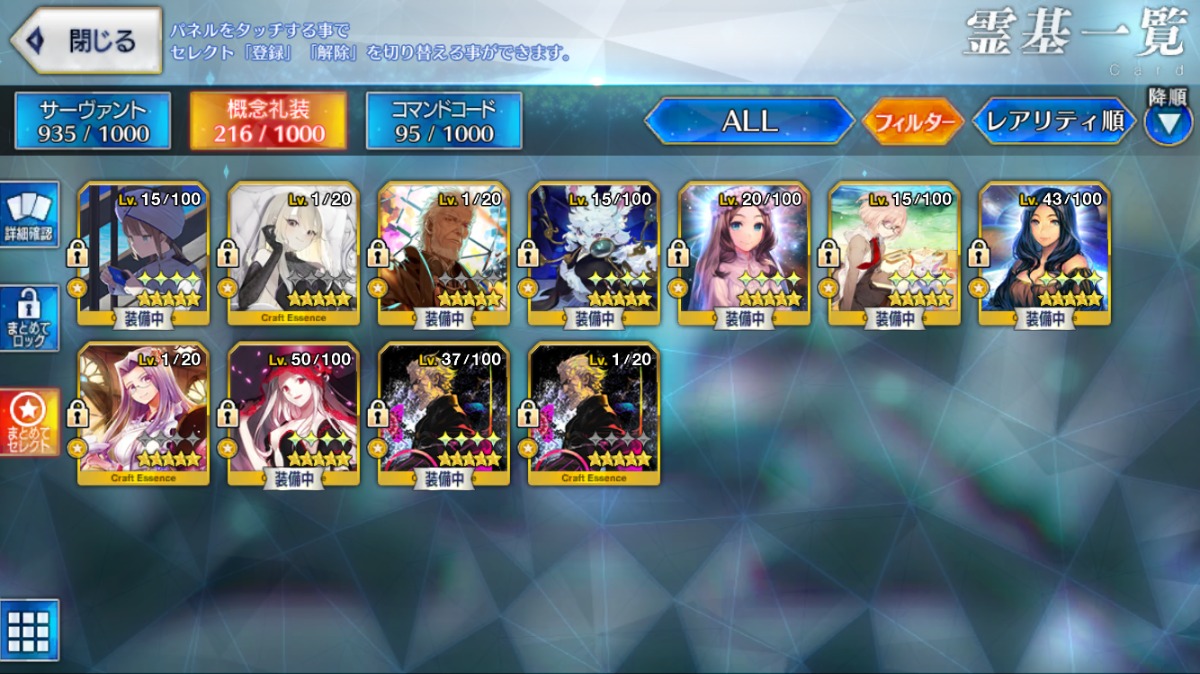Select the Lv. 20/100 brown-haired woman card
The image size is (1200, 674).
pyautogui.click(x=744, y=254)
